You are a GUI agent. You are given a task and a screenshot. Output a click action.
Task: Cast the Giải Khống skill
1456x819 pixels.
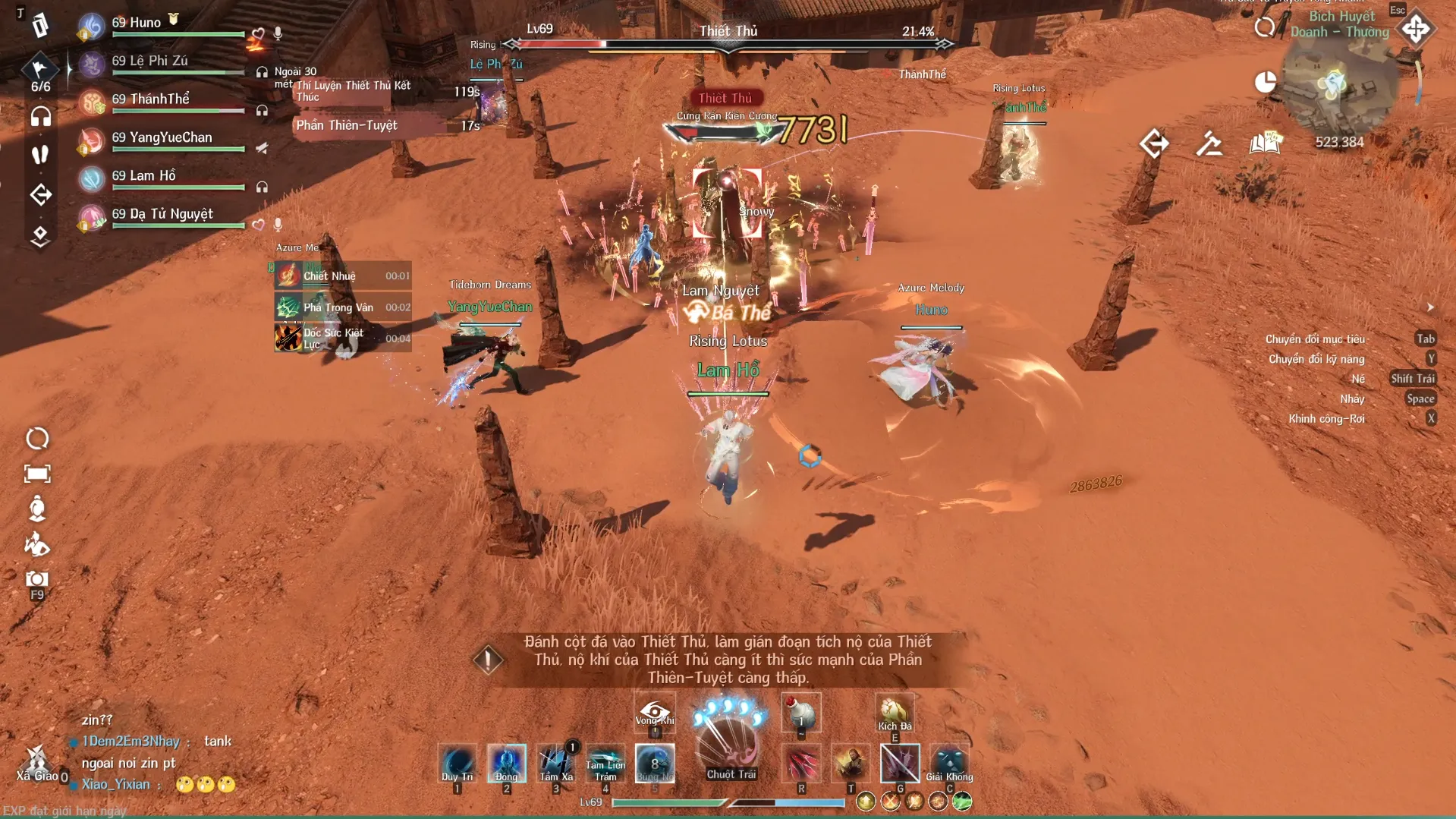[948, 763]
